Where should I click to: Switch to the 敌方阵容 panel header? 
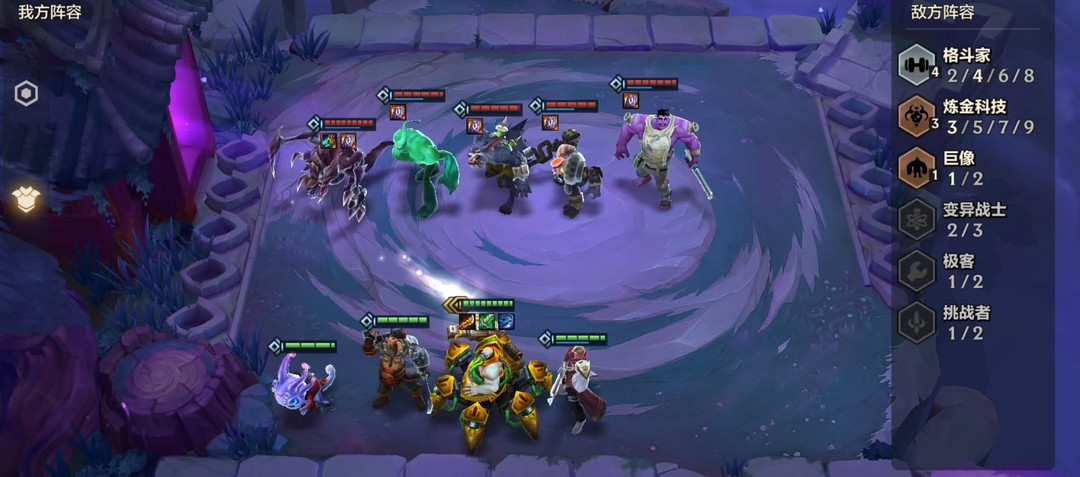[x=942, y=12]
